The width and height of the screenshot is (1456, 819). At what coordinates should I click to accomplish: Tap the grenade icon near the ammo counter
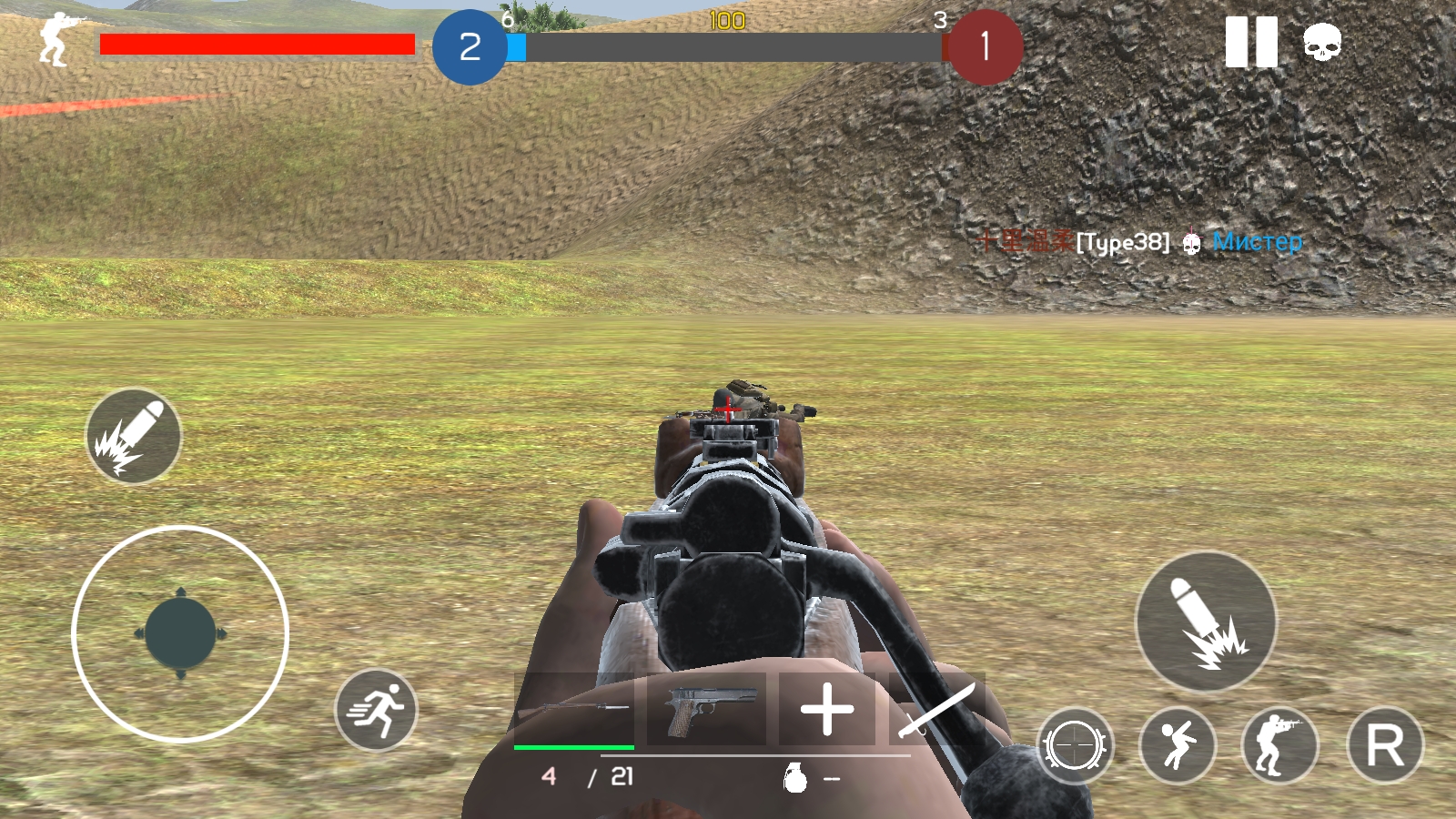coord(795,779)
